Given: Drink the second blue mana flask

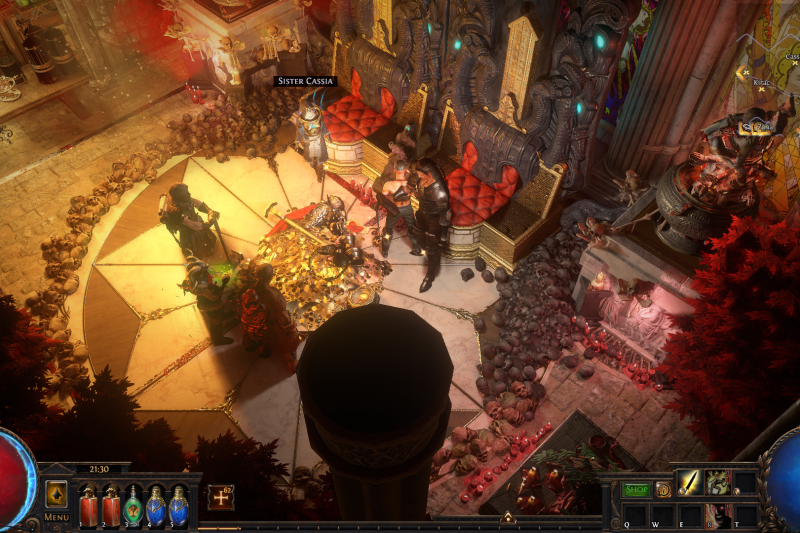Looking at the screenshot, I should pos(178,506).
